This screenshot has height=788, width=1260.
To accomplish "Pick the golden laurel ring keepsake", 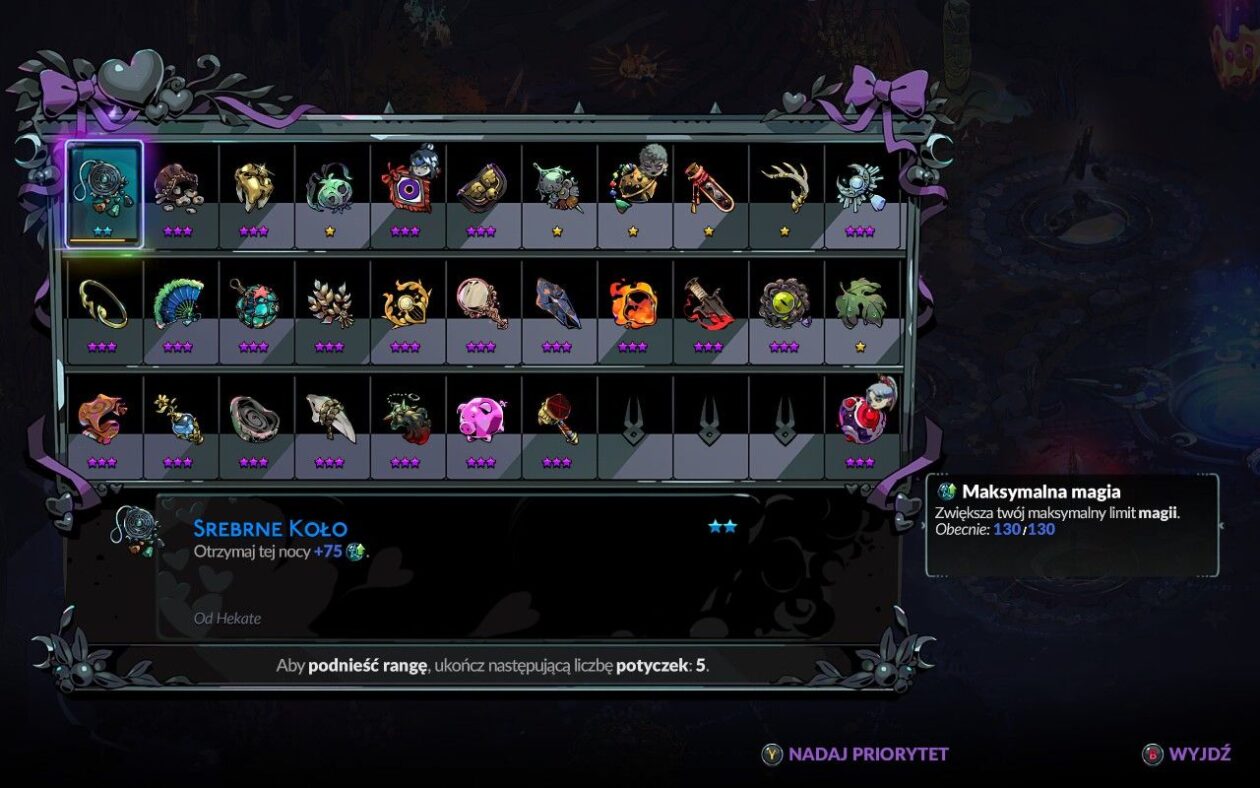I will [103, 303].
